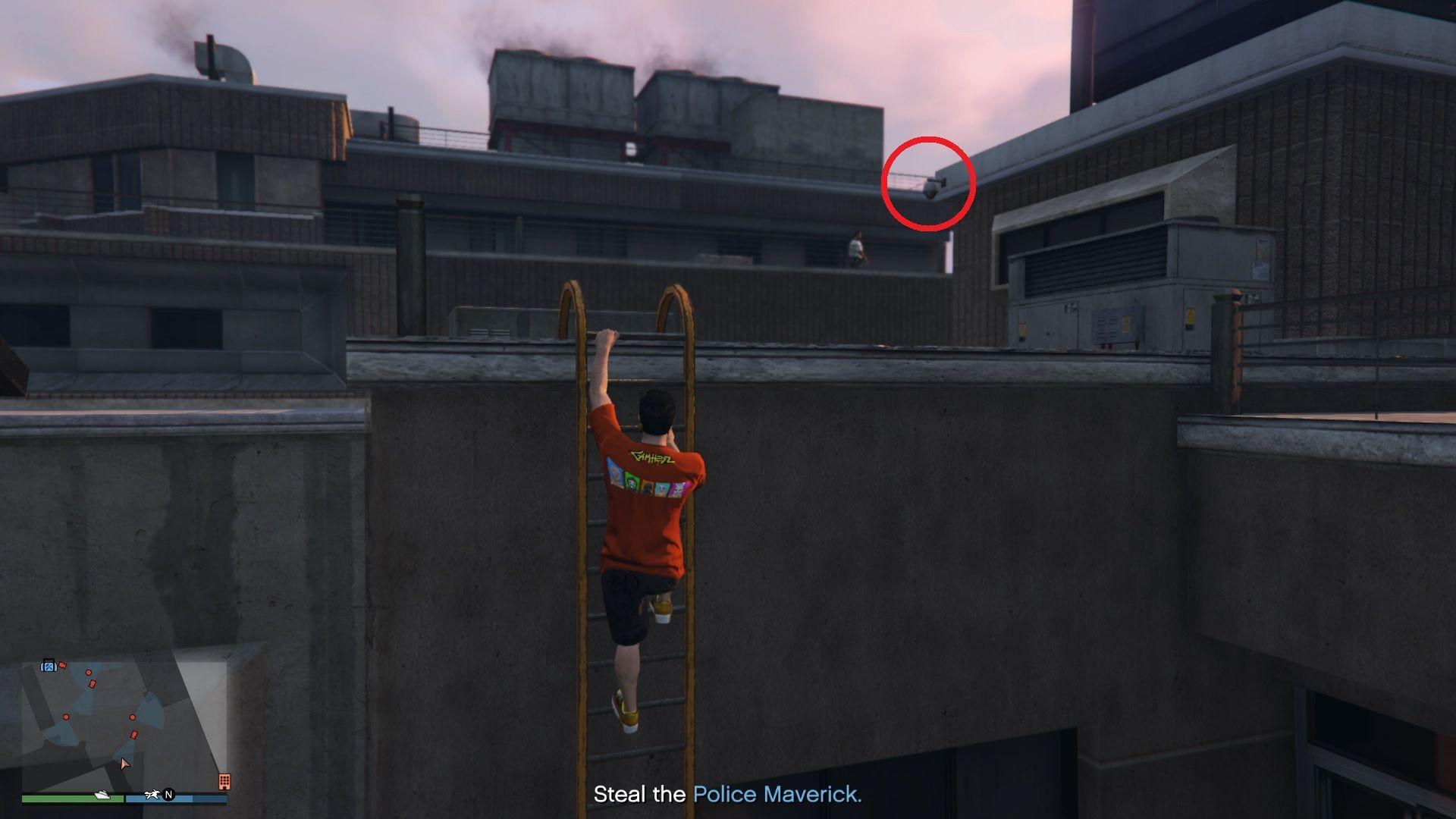Click the lower red camera blip on the minimap
Screen dimensions: 1456x819
tap(135, 734)
